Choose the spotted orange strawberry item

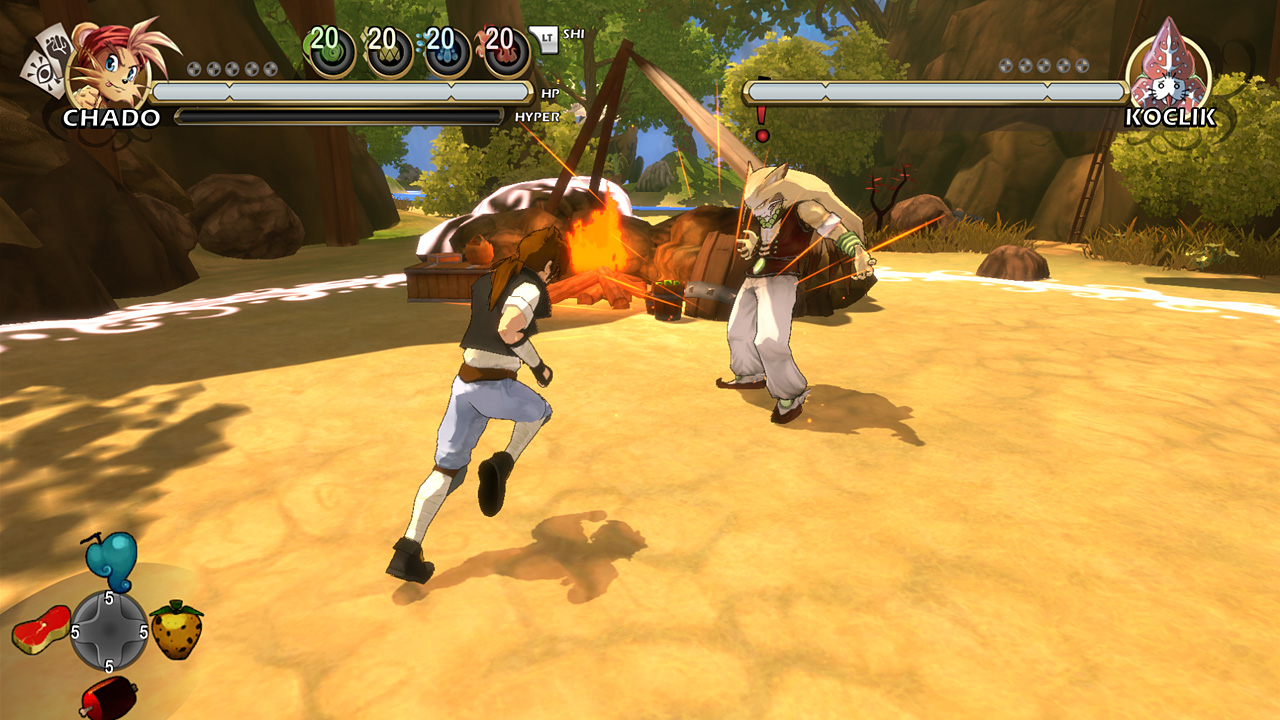point(176,630)
